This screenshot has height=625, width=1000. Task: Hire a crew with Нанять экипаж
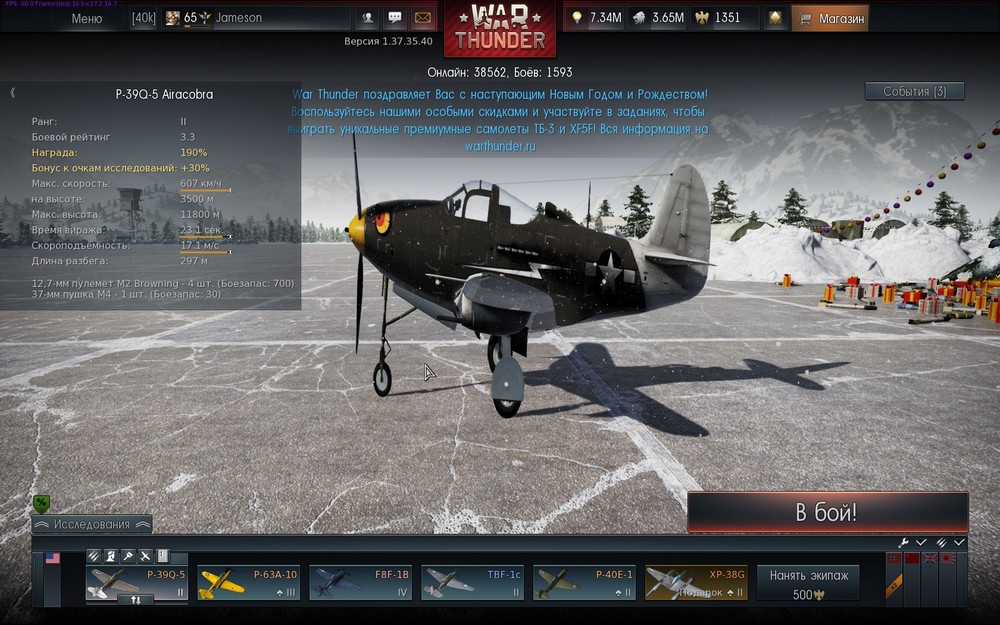pos(808,583)
